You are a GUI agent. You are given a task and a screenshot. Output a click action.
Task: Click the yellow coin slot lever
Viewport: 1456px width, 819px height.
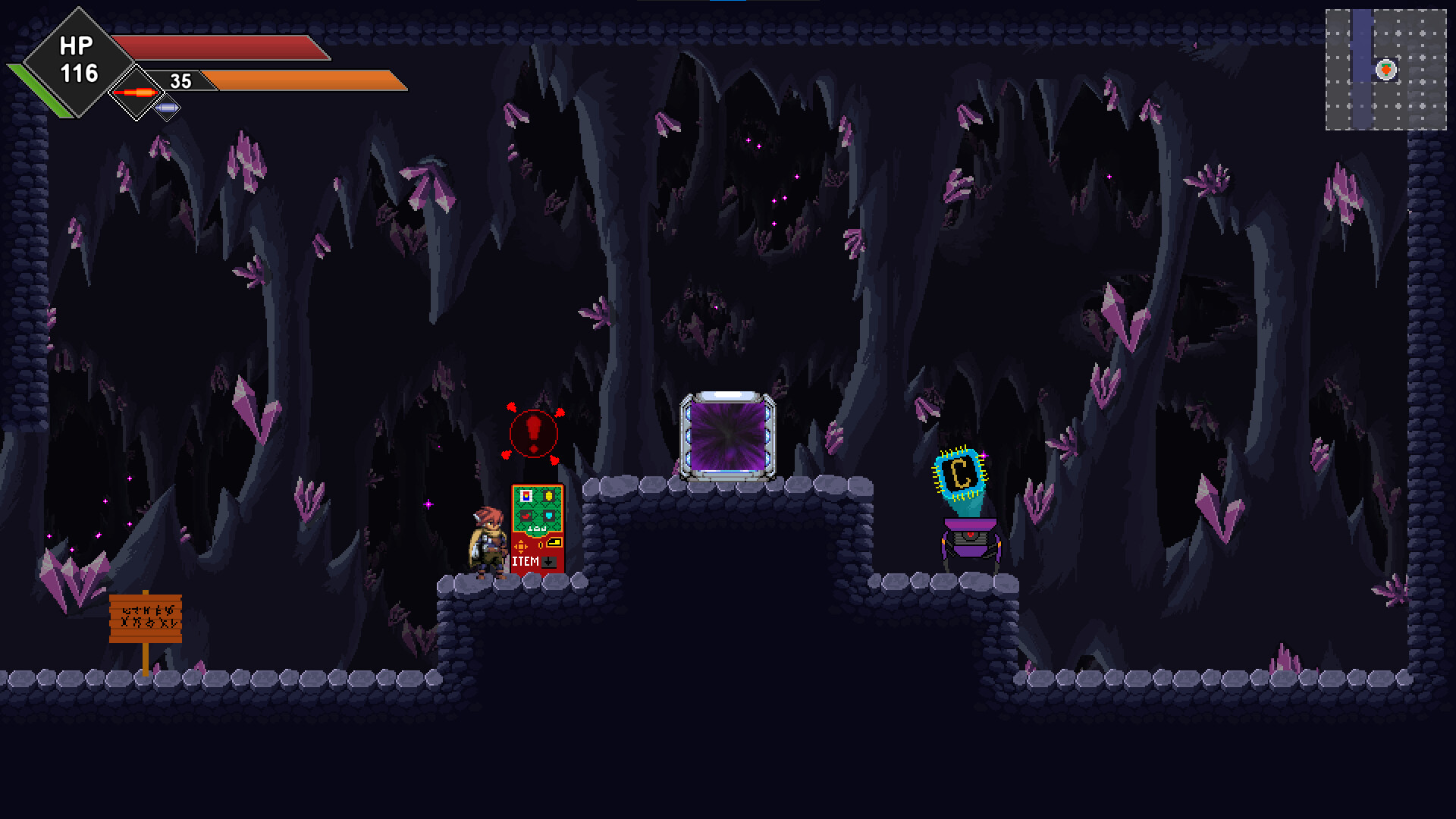point(554,543)
